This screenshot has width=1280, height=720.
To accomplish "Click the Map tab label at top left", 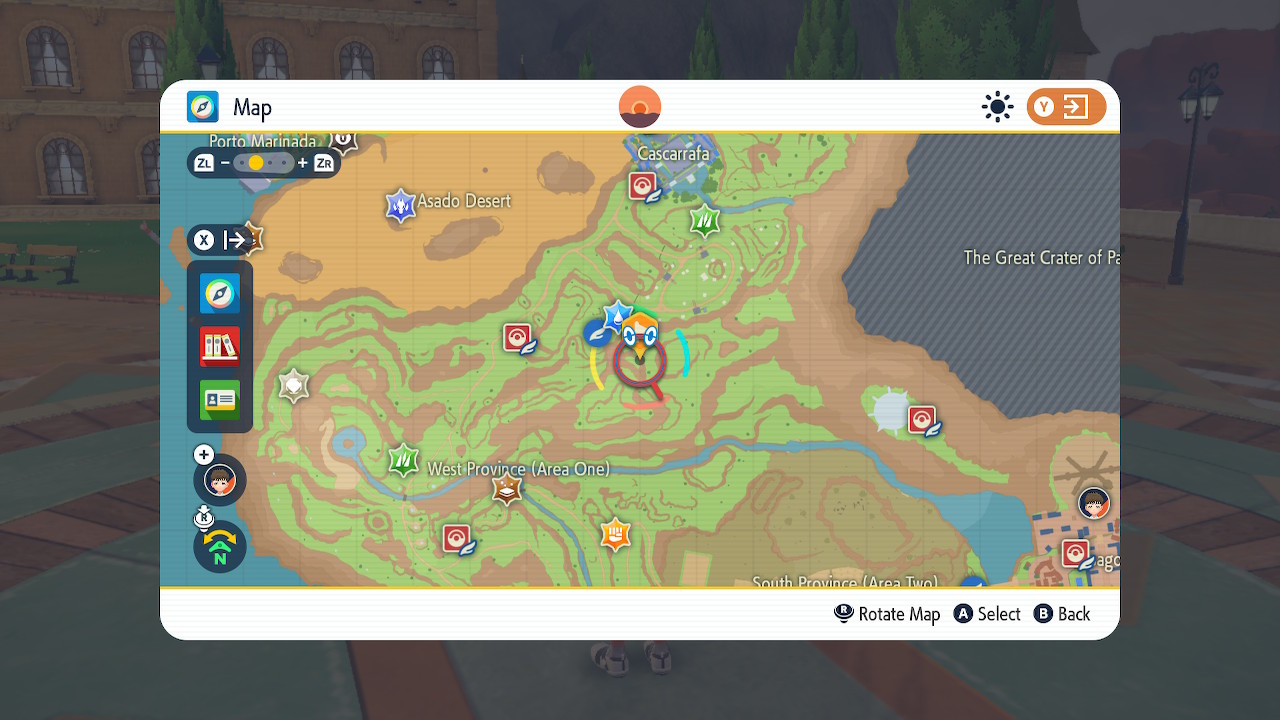I will (x=252, y=107).
